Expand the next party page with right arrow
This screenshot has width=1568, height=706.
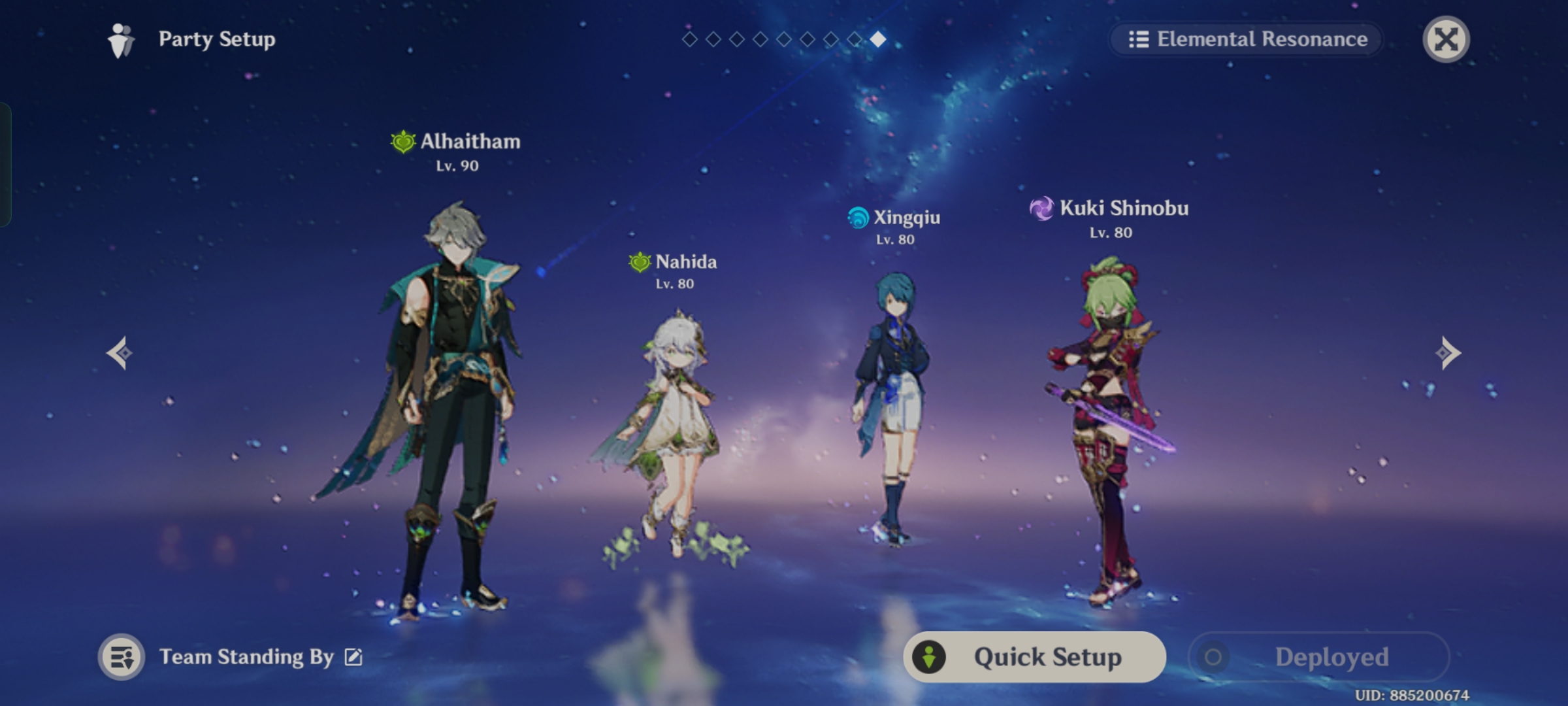(x=1448, y=352)
